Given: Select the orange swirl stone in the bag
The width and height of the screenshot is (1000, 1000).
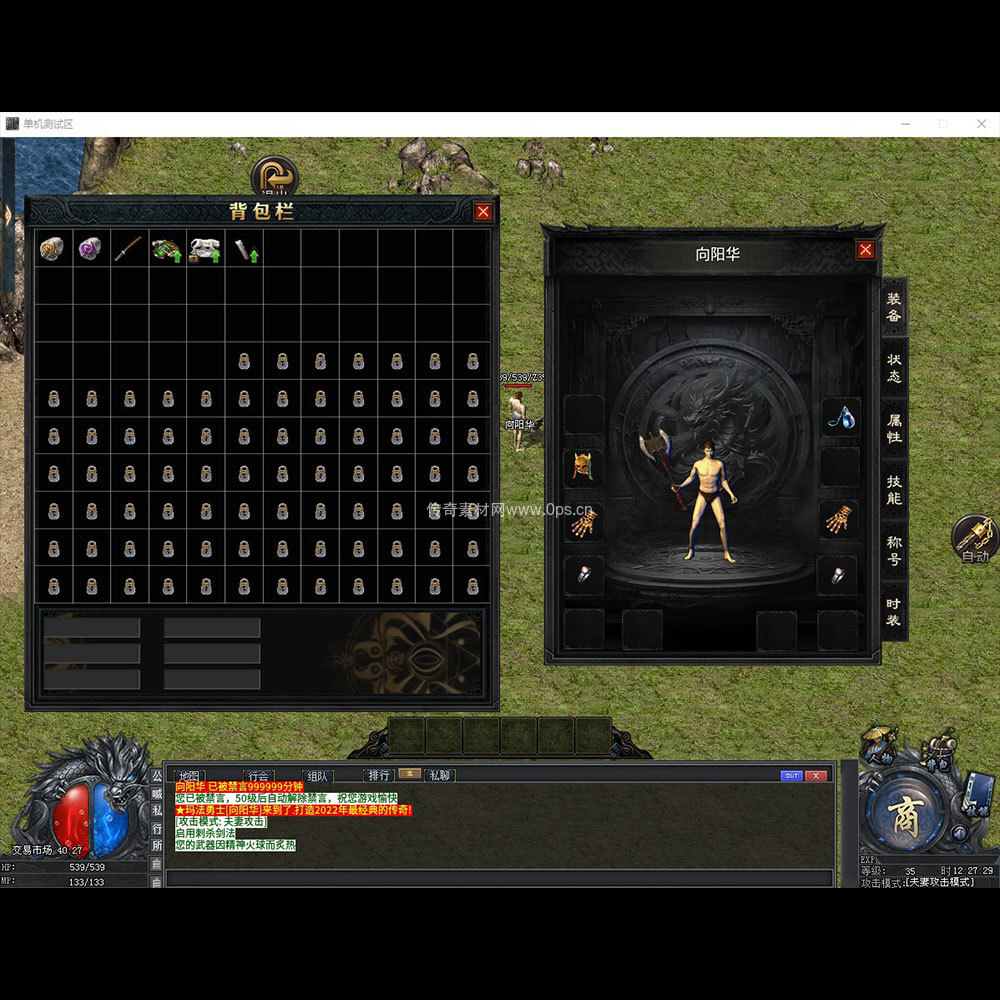Looking at the screenshot, I should pos(52,249).
